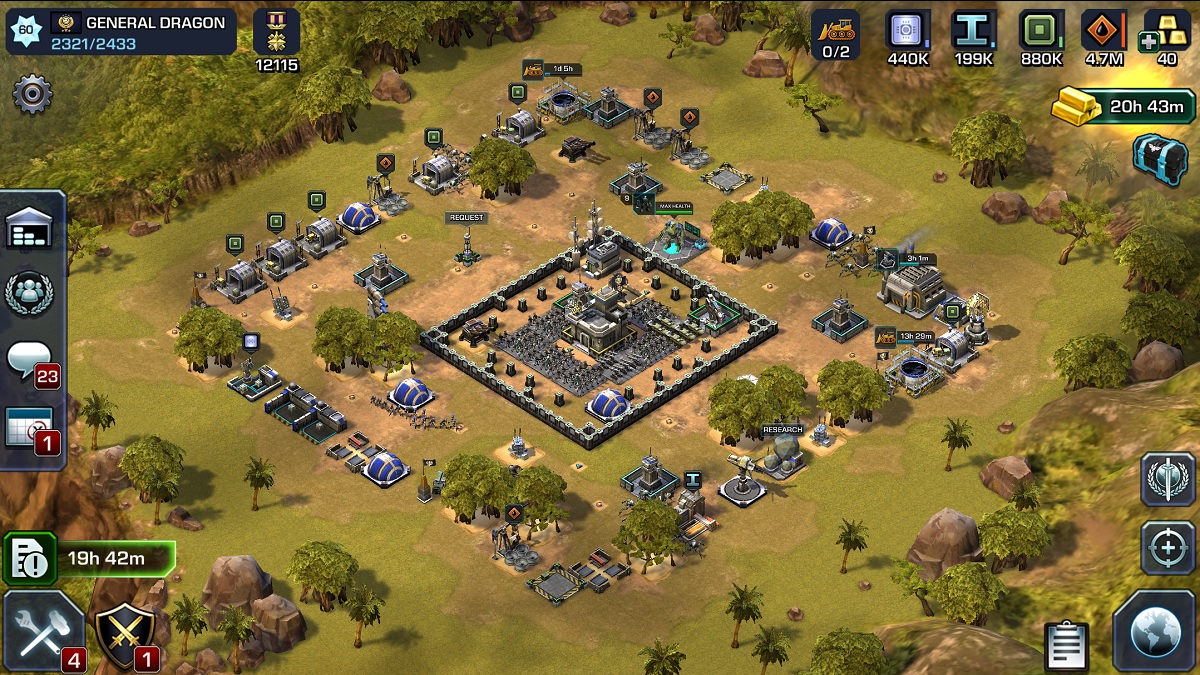Open the mission timer showing 19h 42m

point(89,558)
